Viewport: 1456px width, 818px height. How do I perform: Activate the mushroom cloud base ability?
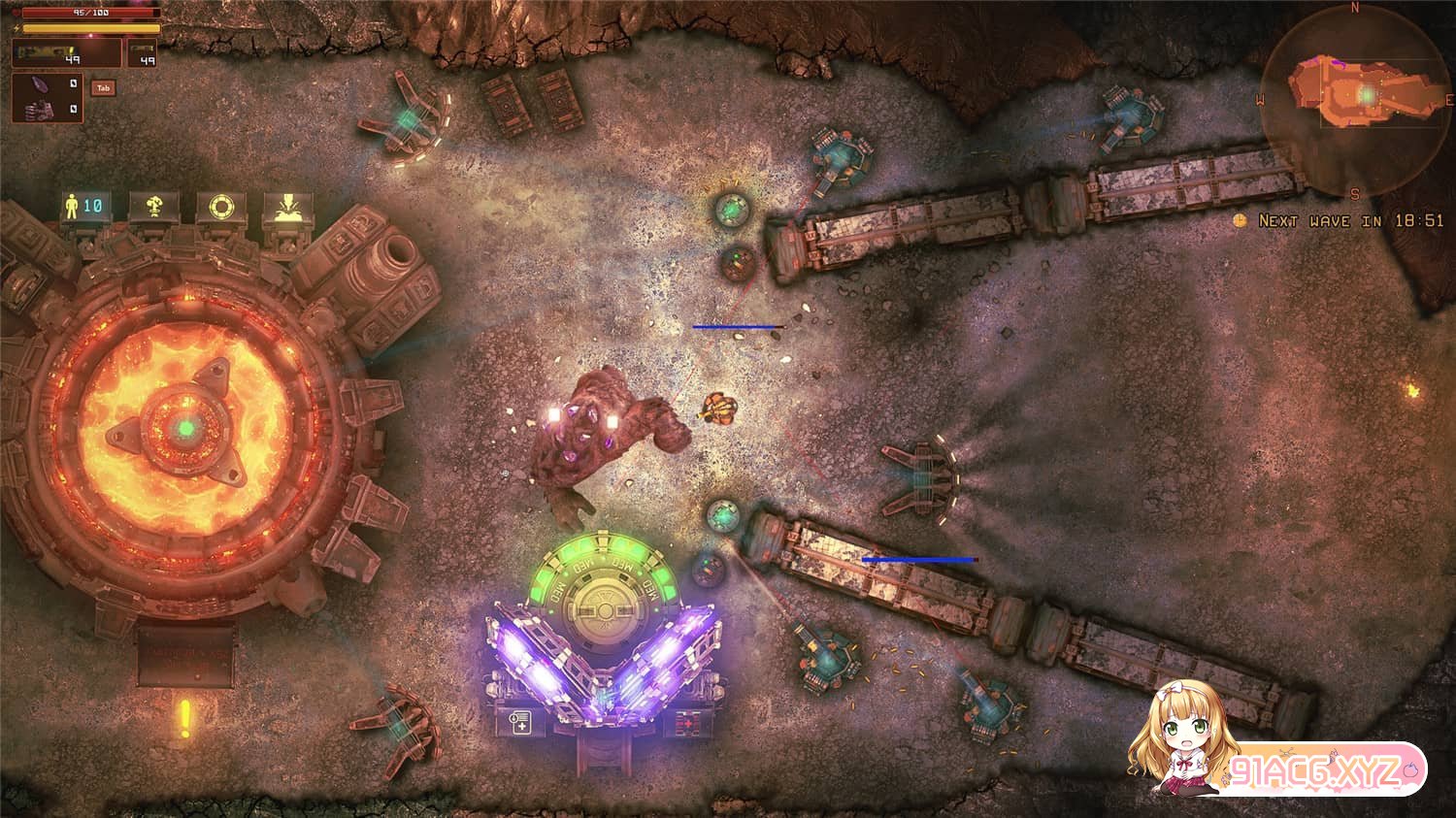(x=153, y=207)
